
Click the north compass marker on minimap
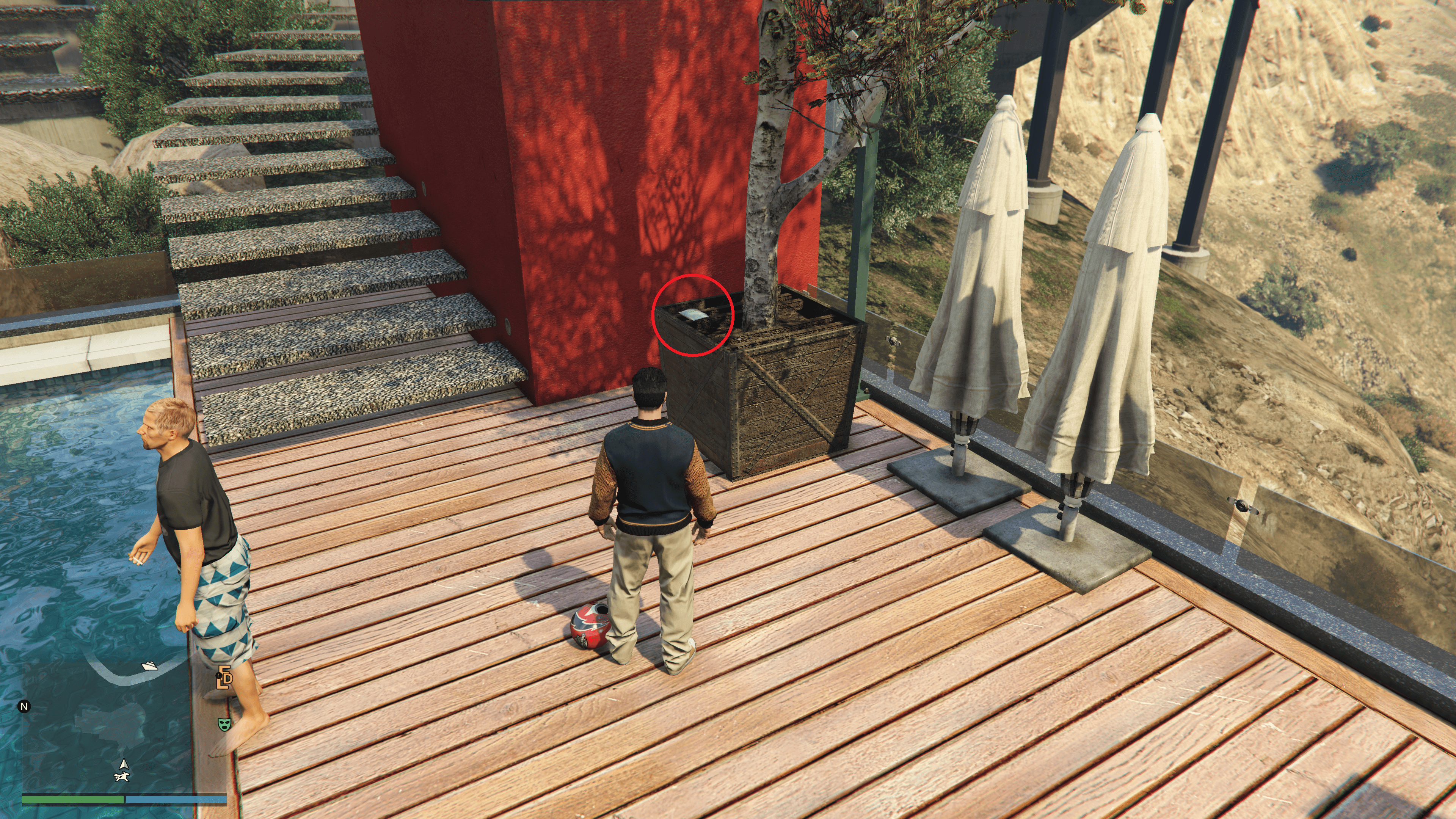[x=24, y=706]
